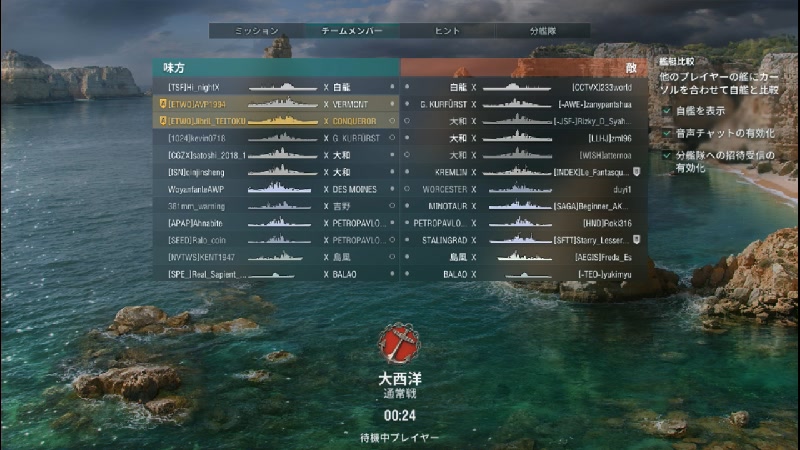Show the 分艦隊 tab

click(x=543, y=31)
